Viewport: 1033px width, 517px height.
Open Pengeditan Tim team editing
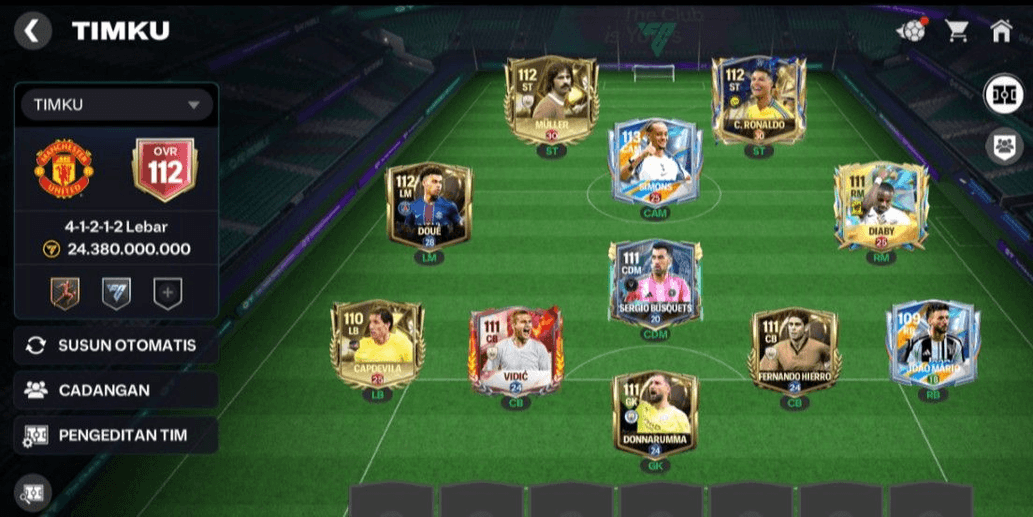pyautogui.click(x=116, y=435)
